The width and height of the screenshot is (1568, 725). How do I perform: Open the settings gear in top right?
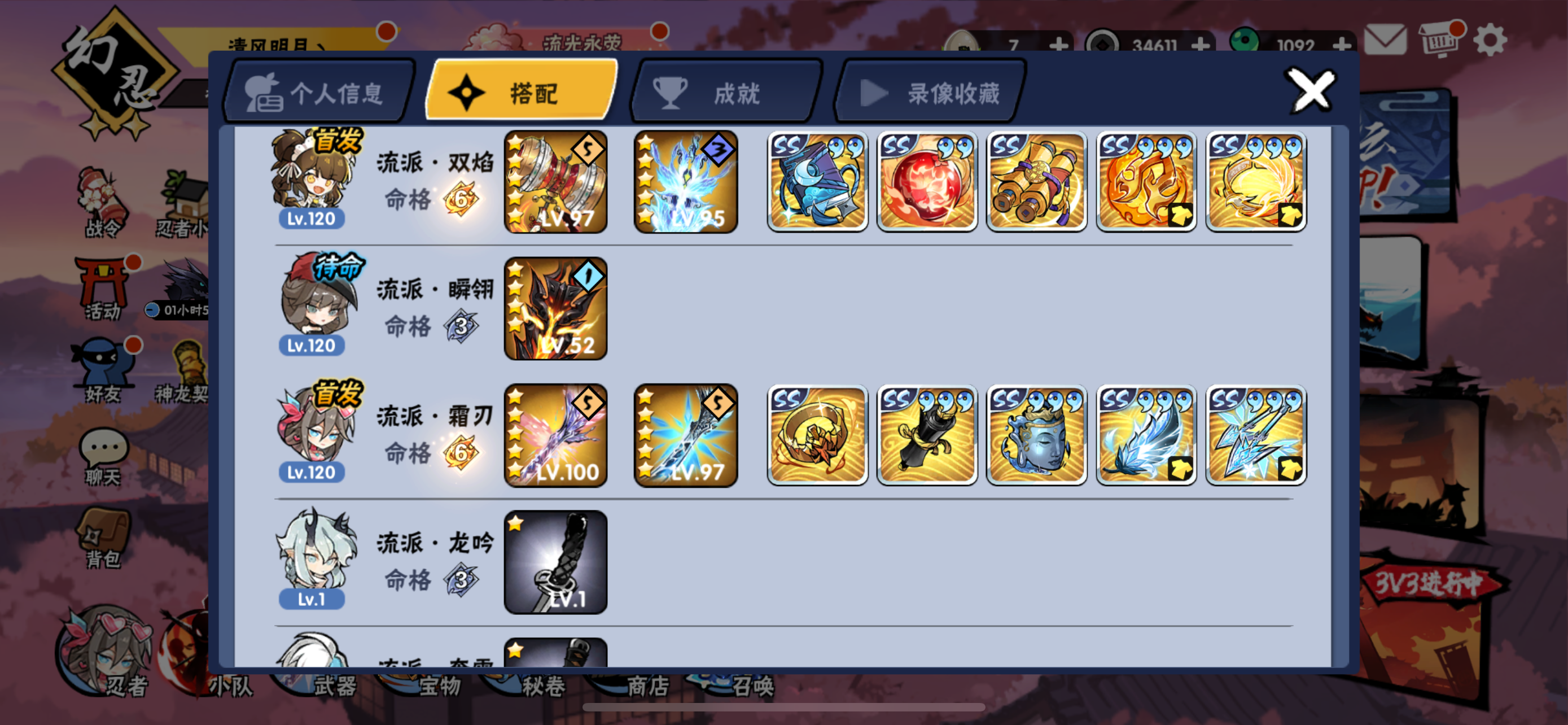1491,41
